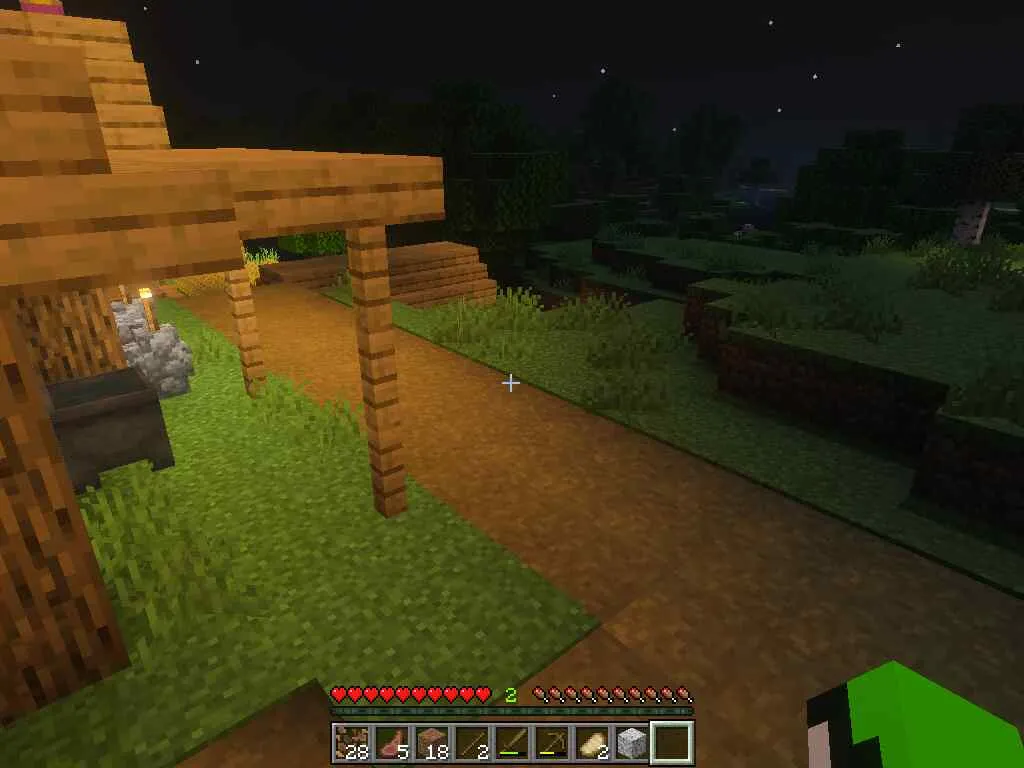The height and width of the screenshot is (768, 1024).
Task: Equip the wooden sword from the hotbar
Action: click(x=511, y=743)
